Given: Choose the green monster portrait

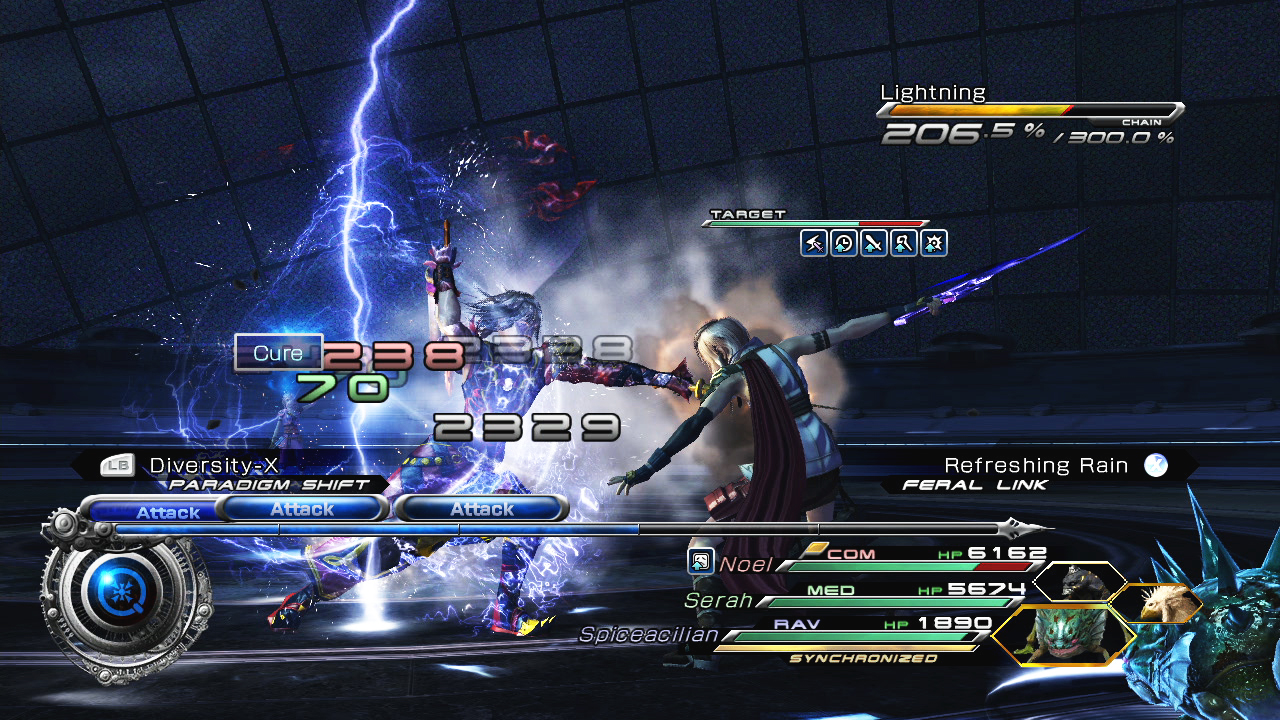Looking at the screenshot, I should coord(1062,636).
